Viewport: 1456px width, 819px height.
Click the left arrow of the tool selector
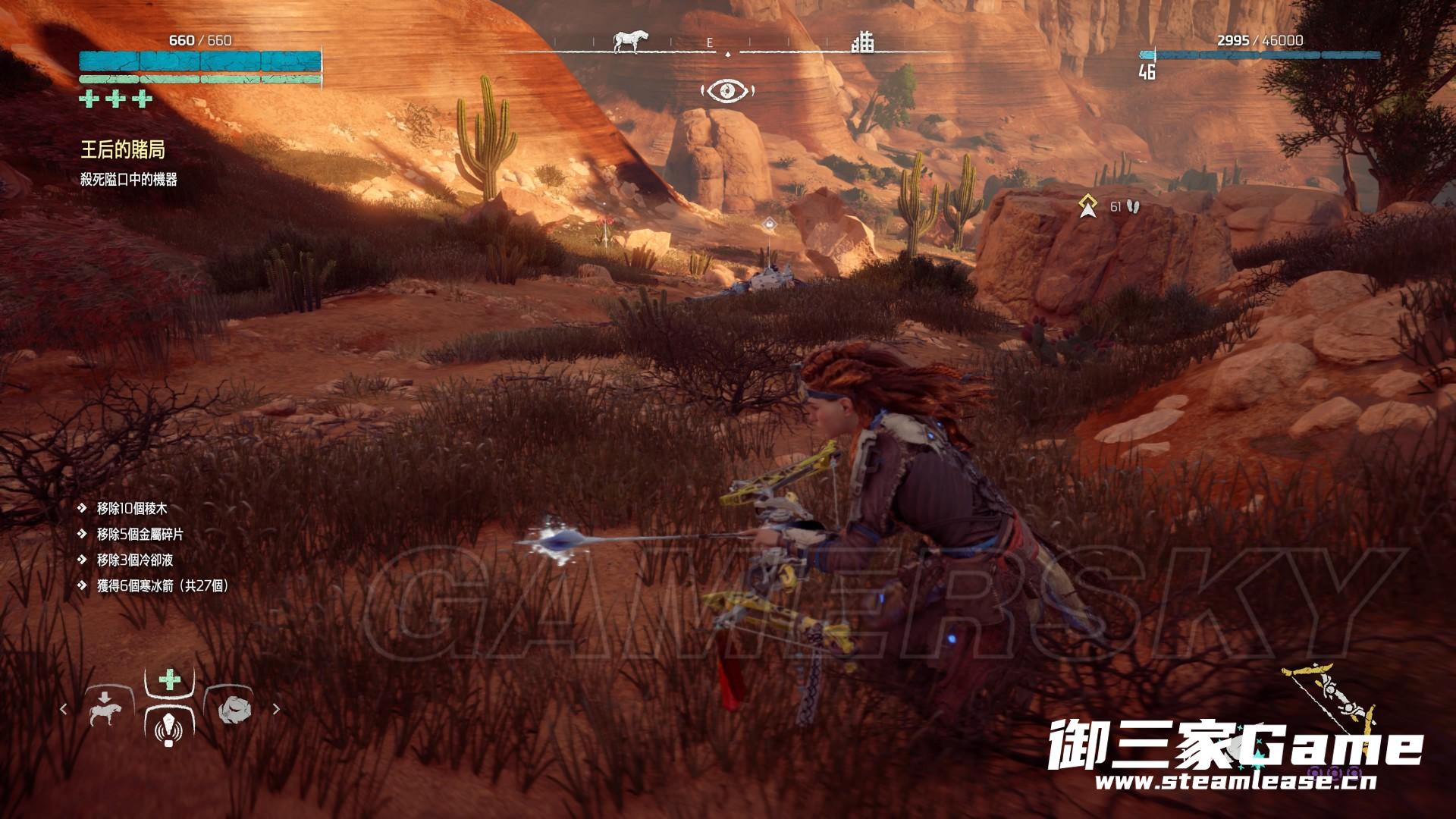[x=64, y=710]
